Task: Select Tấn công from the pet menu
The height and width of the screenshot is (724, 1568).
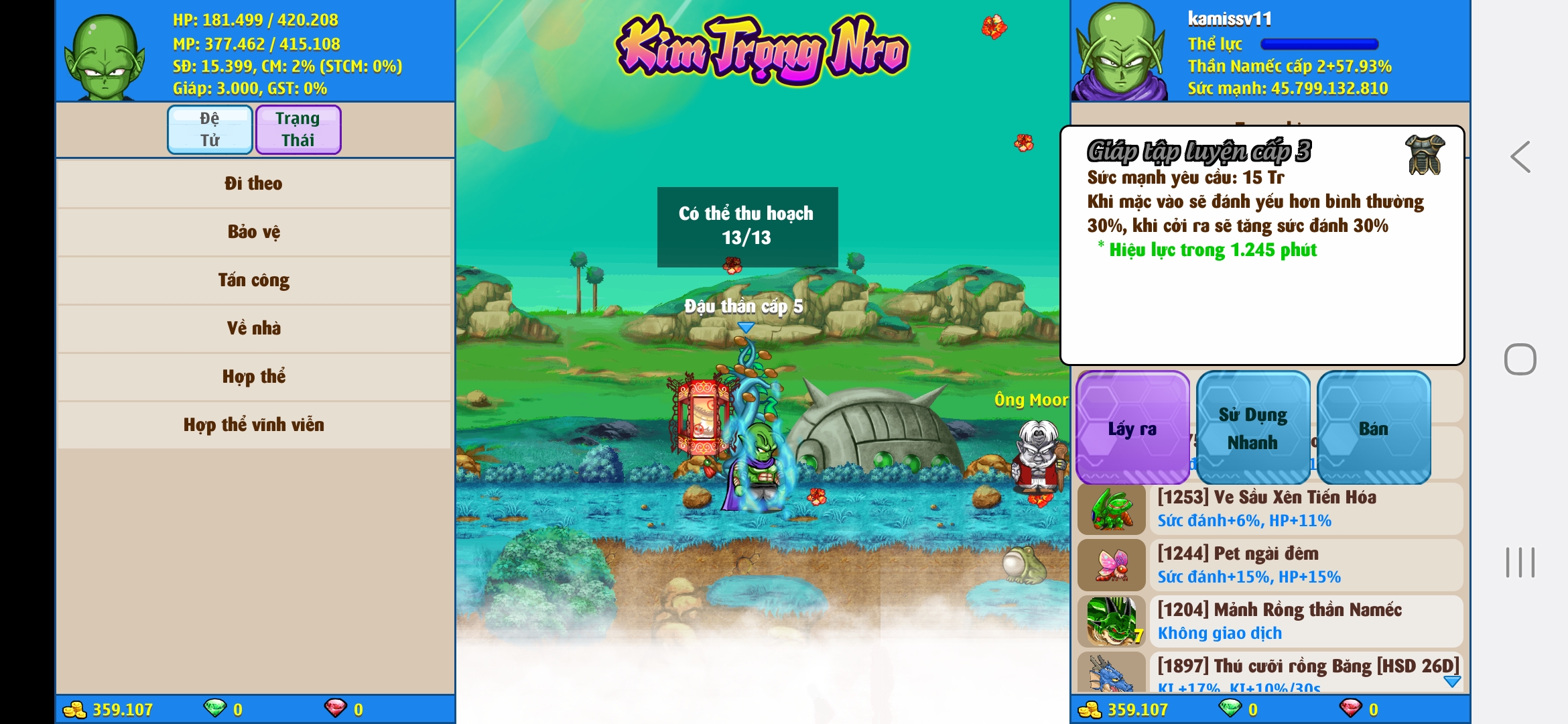Action: [x=255, y=280]
